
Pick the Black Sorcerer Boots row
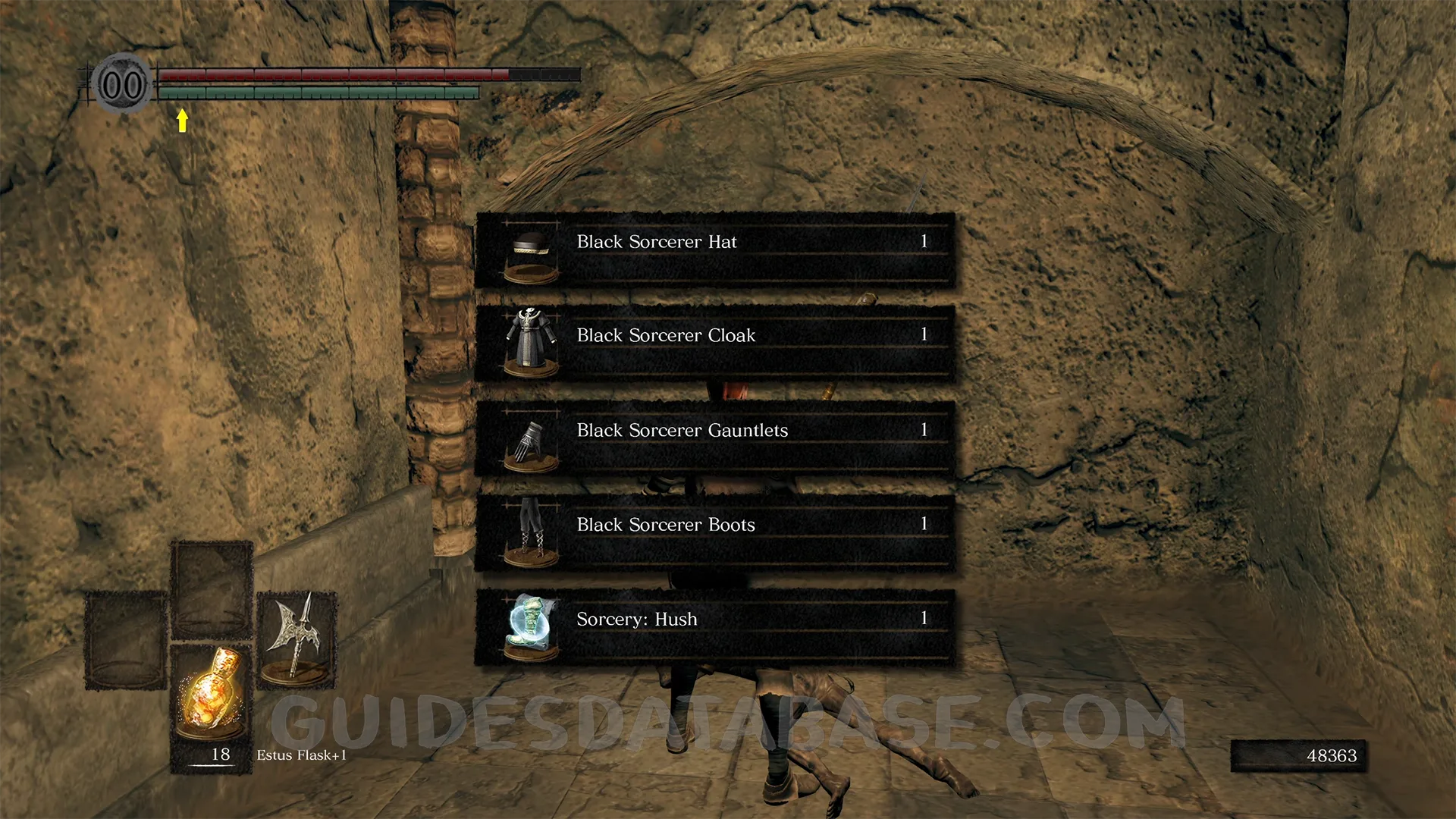coord(714,532)
